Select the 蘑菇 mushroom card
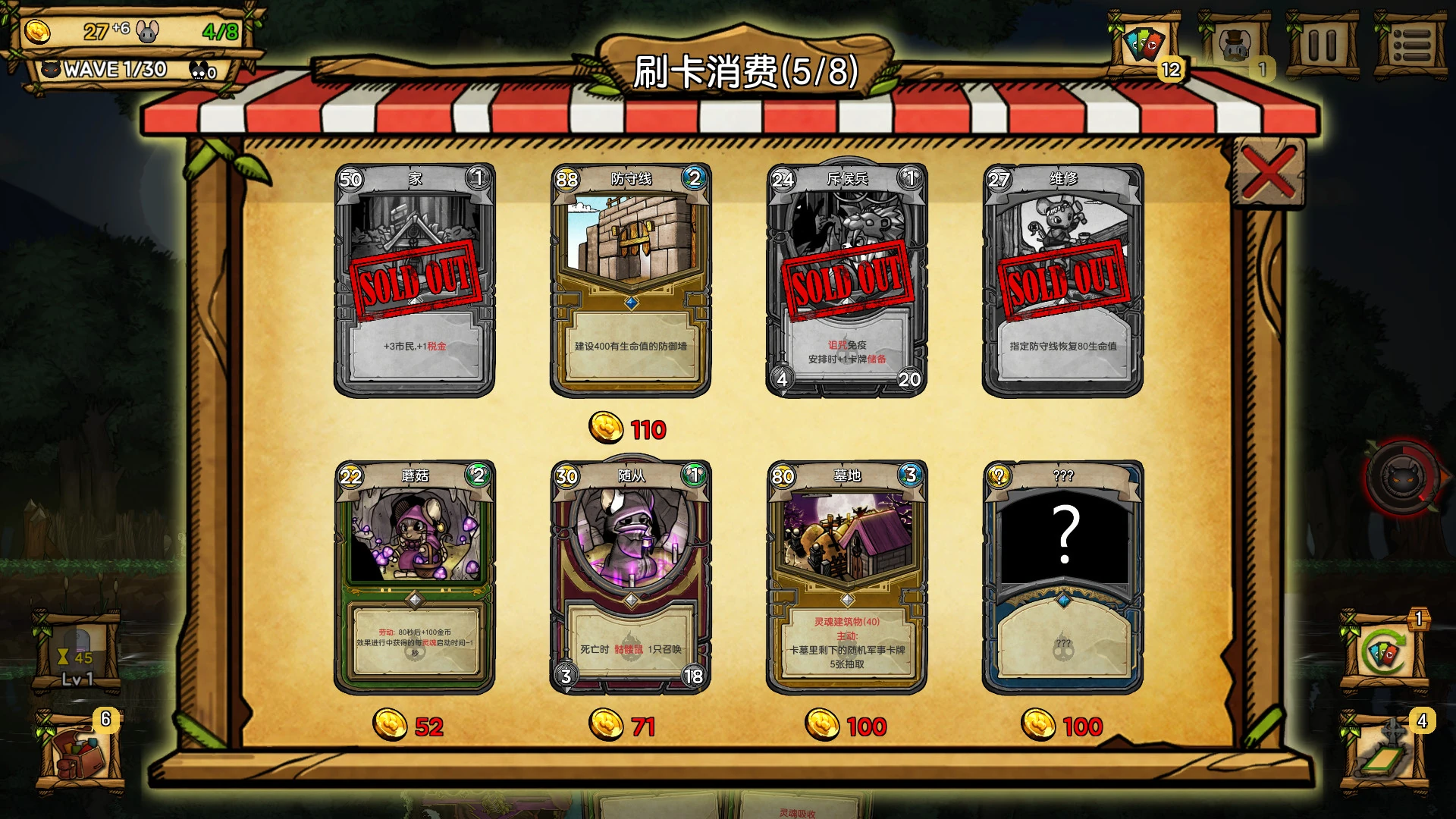Image resolution: width=1456 pixels, height=819 pixels. [x=414, y=577]
